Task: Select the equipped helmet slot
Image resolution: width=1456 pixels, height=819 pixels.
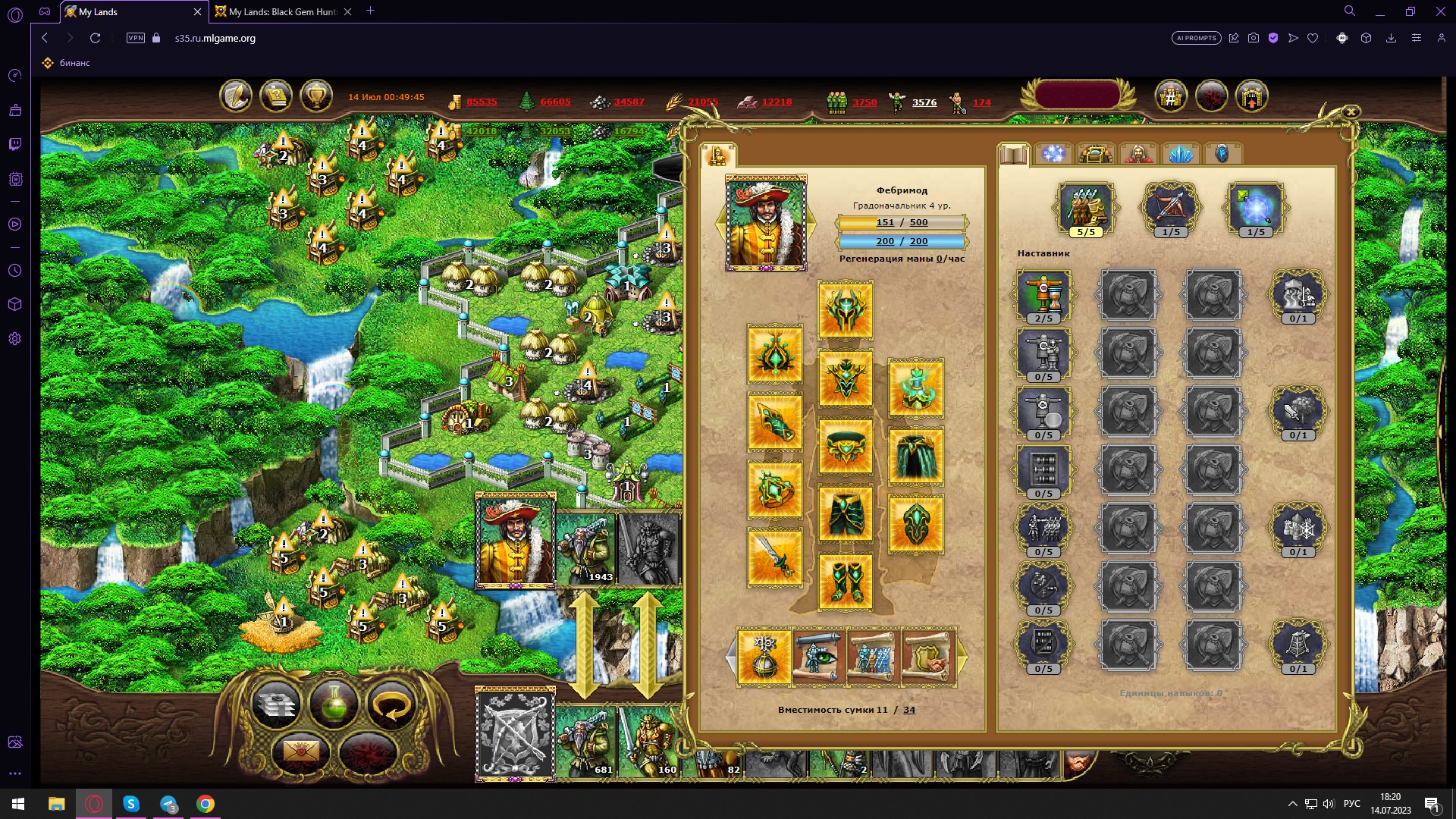Action: click(846, 309)
